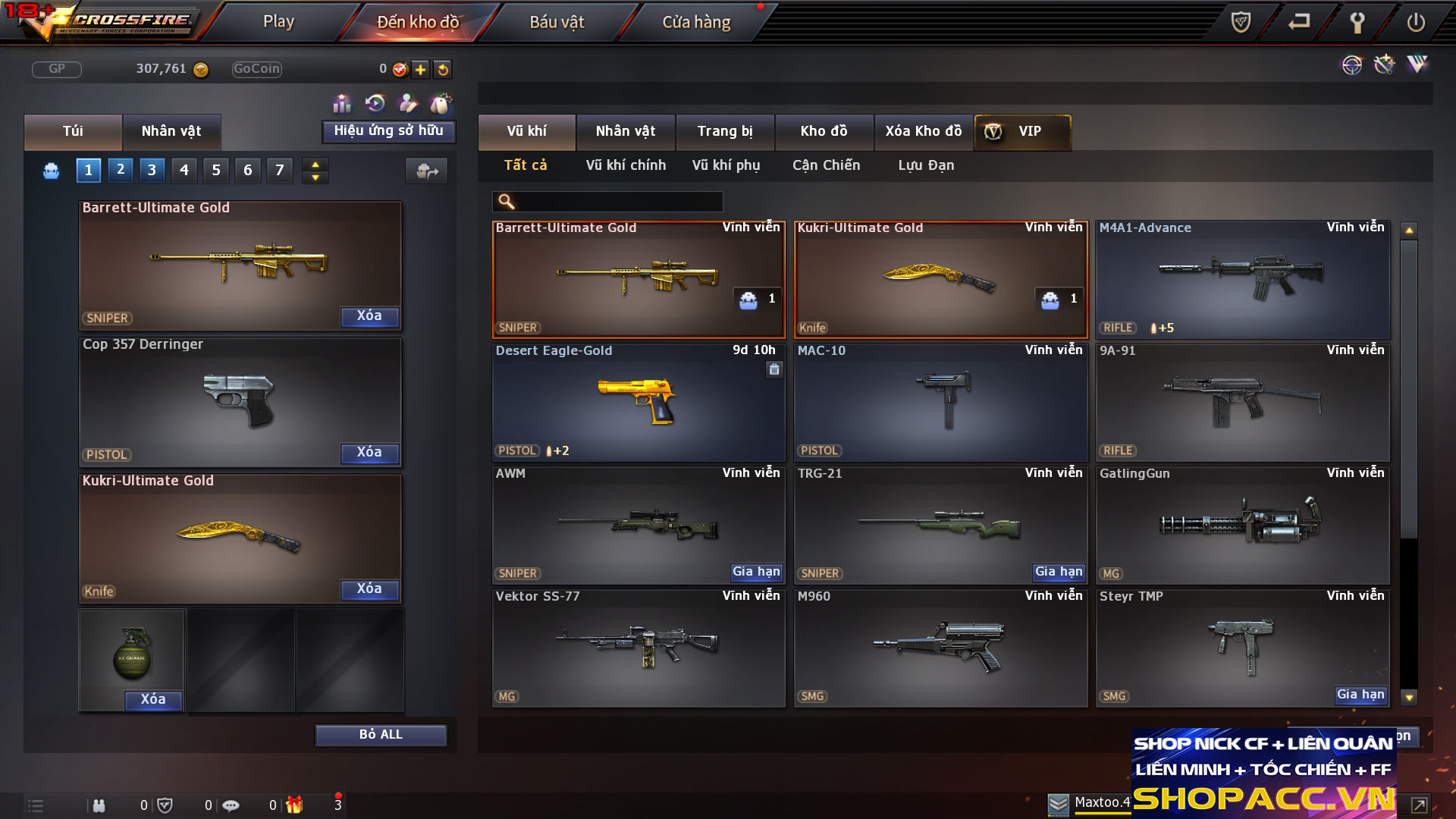Open the Trang bị tab
The height and width of the screenshot is (819, 1456).
coord(725,131)
